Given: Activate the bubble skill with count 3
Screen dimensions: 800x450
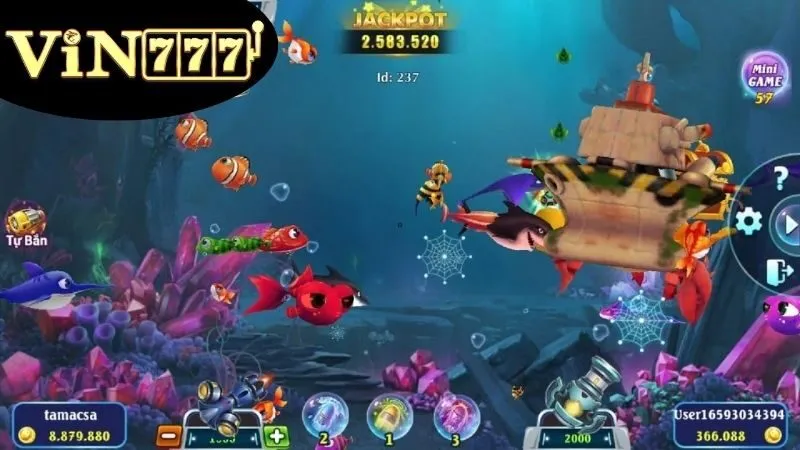Looking at the screenshot, I should 455,416.
